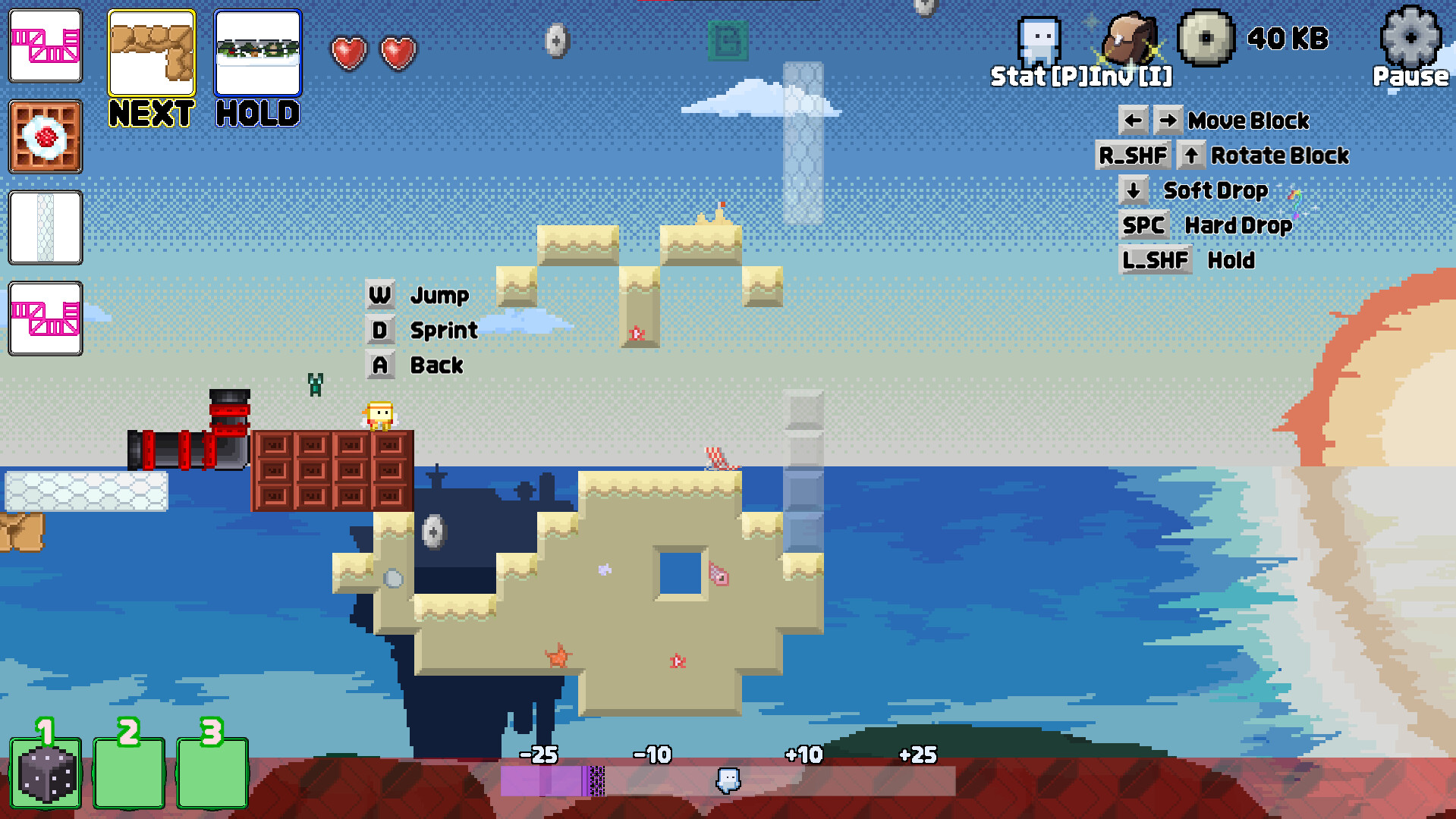
Task: Click the HOLD block preview
Action: tap(257, 51)
